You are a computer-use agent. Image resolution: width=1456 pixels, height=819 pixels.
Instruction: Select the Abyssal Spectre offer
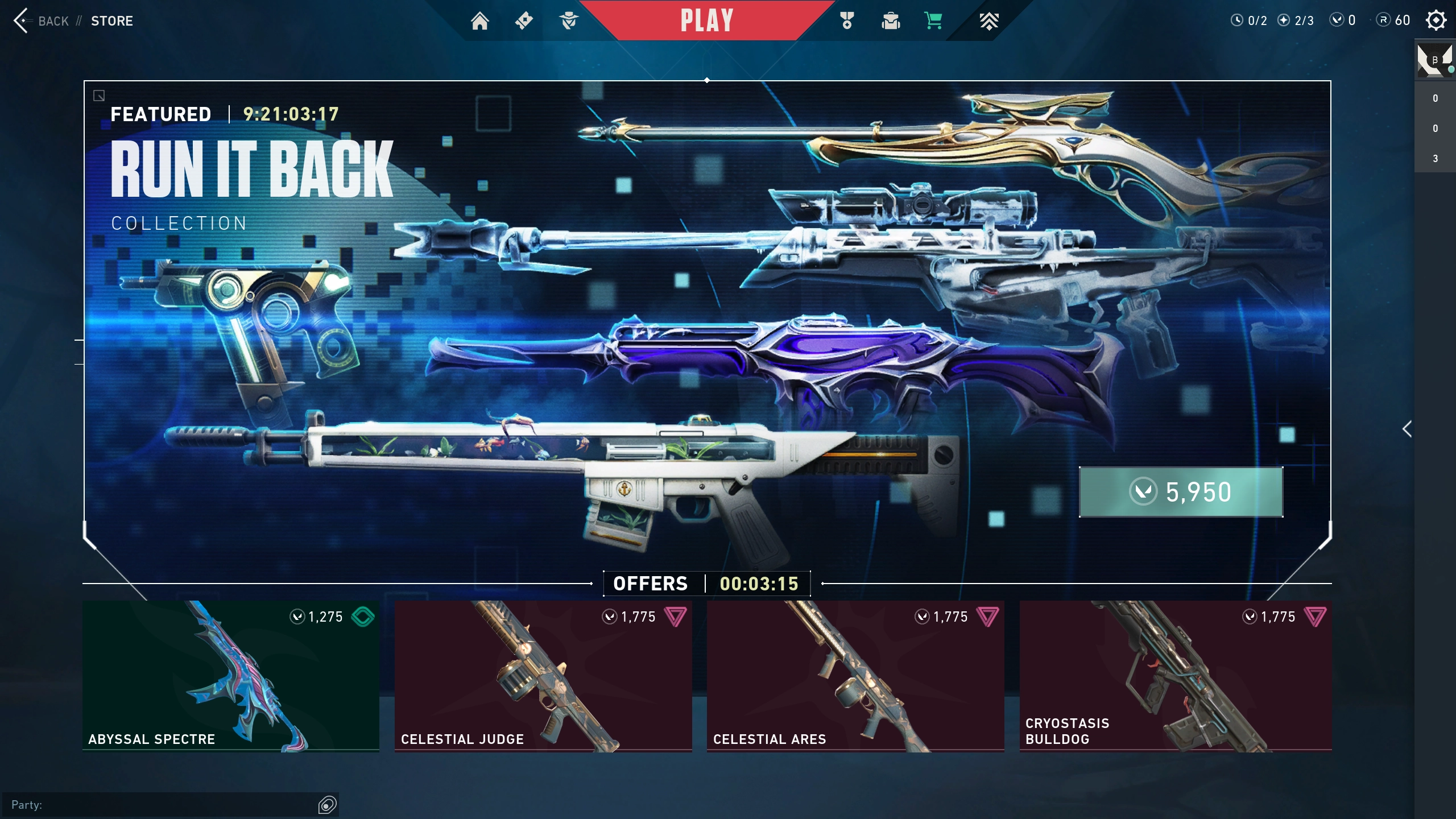pyautogui.click(x=231, y=676)
